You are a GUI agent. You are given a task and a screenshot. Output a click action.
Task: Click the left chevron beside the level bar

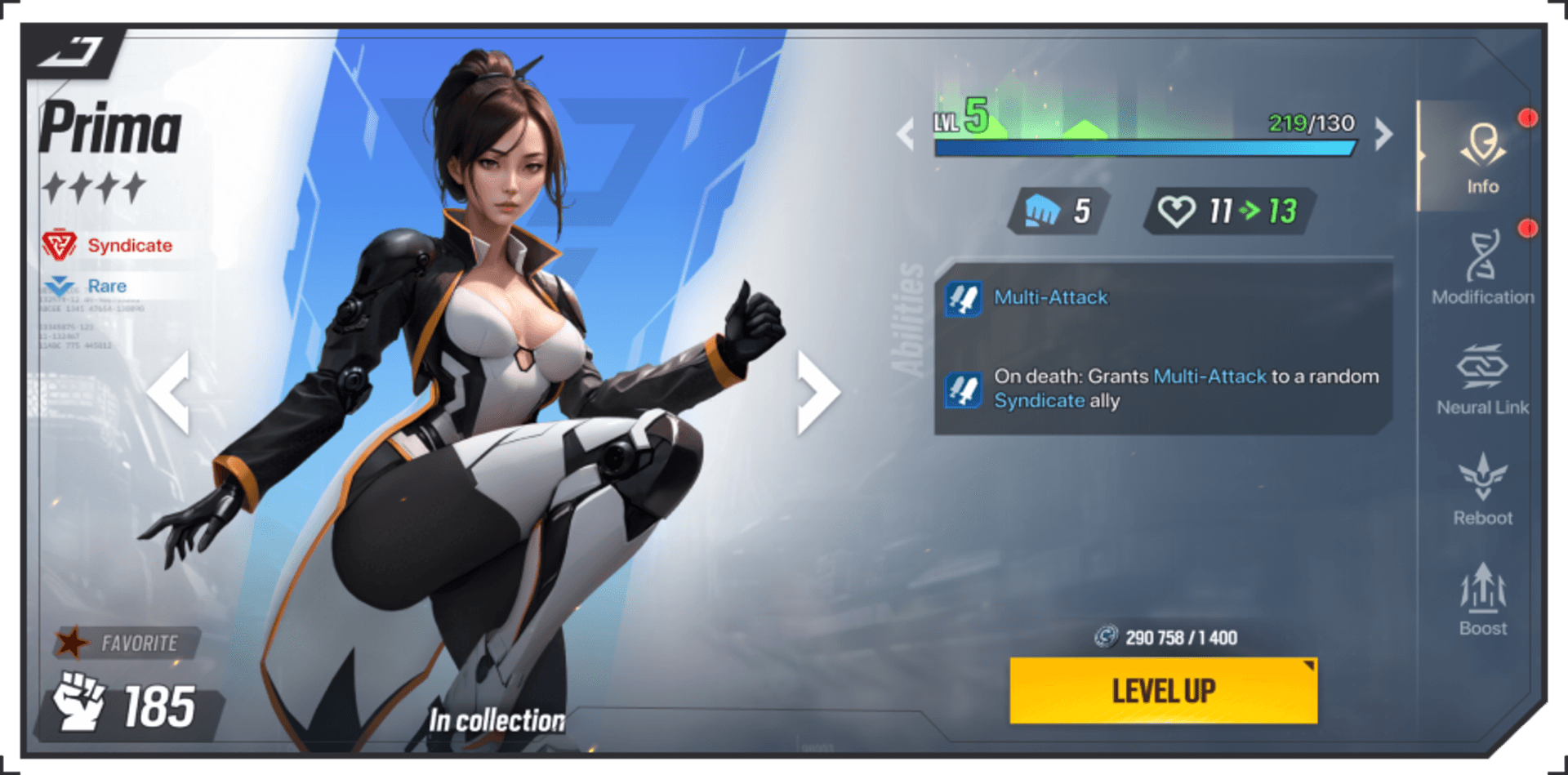click(x=905, y=135)
